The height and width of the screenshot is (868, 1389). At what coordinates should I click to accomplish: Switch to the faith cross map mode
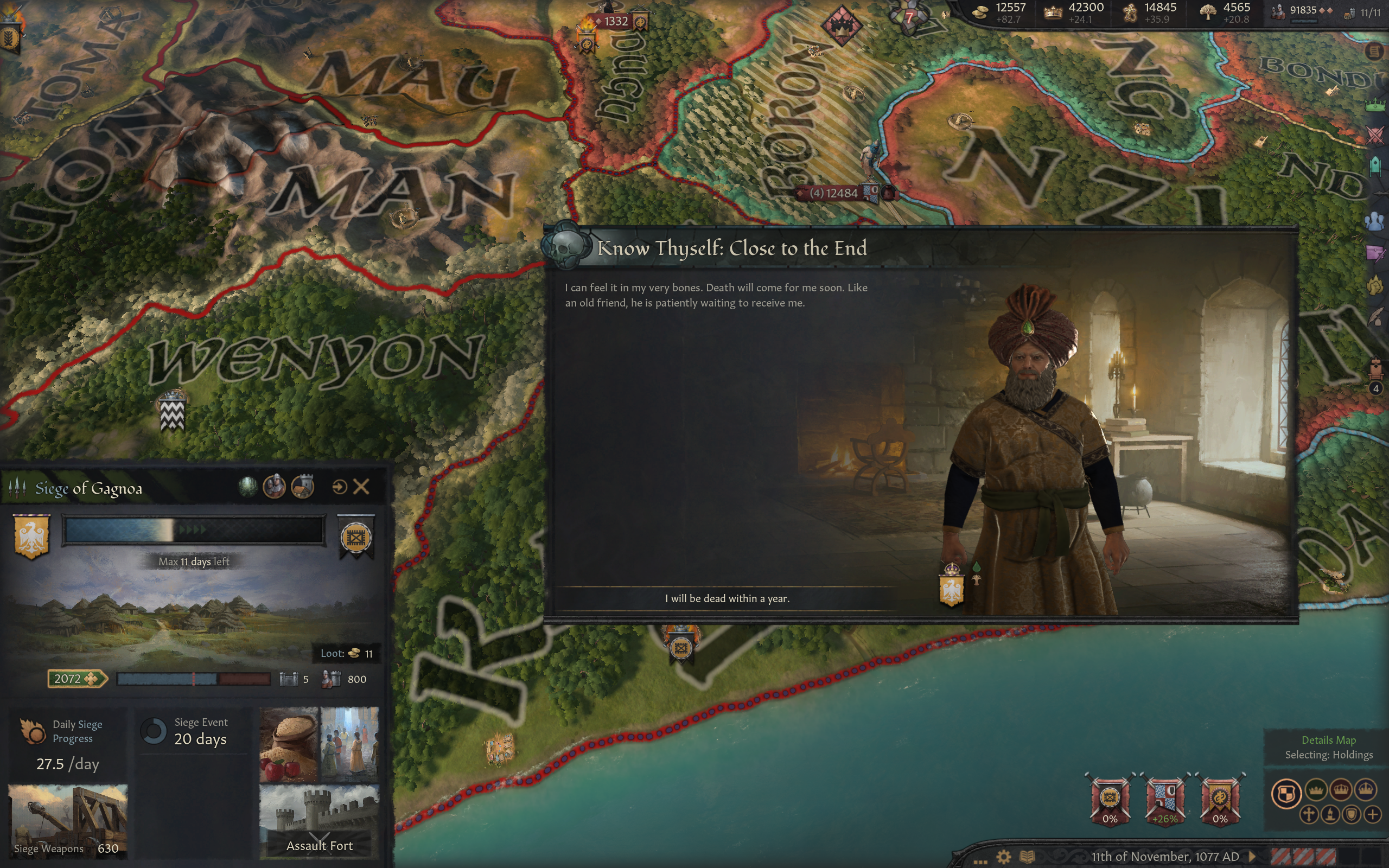point(1309,815)
